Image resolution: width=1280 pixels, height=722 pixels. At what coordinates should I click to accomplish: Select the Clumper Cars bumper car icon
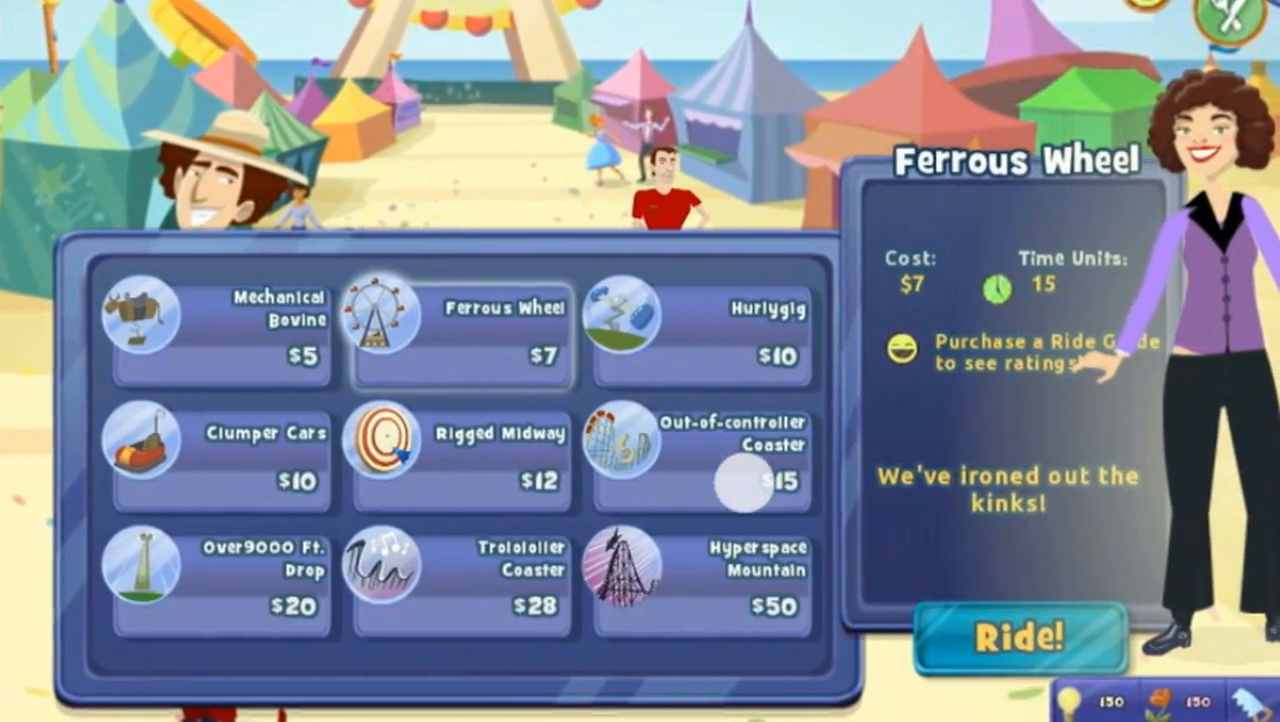pyautogui.click(x=140, y=440)
